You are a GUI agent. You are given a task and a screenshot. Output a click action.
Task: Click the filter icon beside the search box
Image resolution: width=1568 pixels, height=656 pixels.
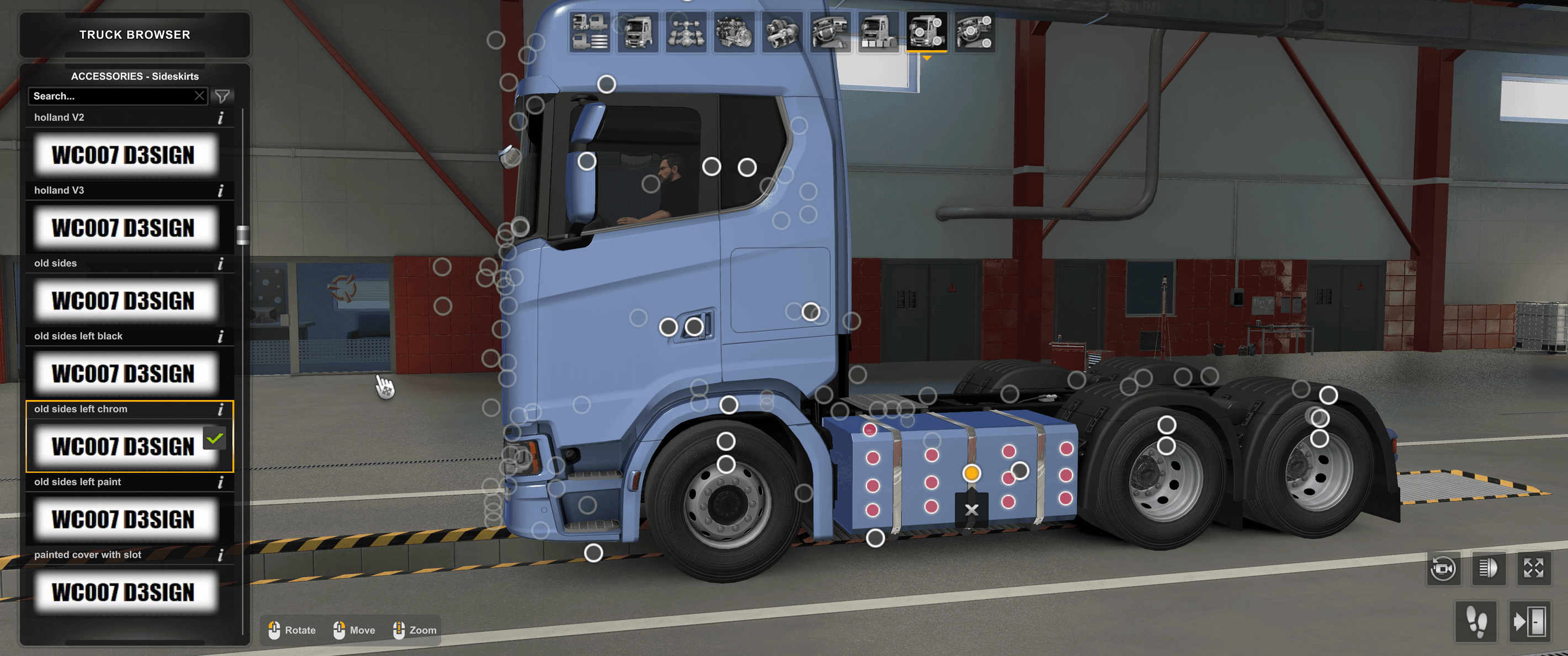(x=223, y=96)
